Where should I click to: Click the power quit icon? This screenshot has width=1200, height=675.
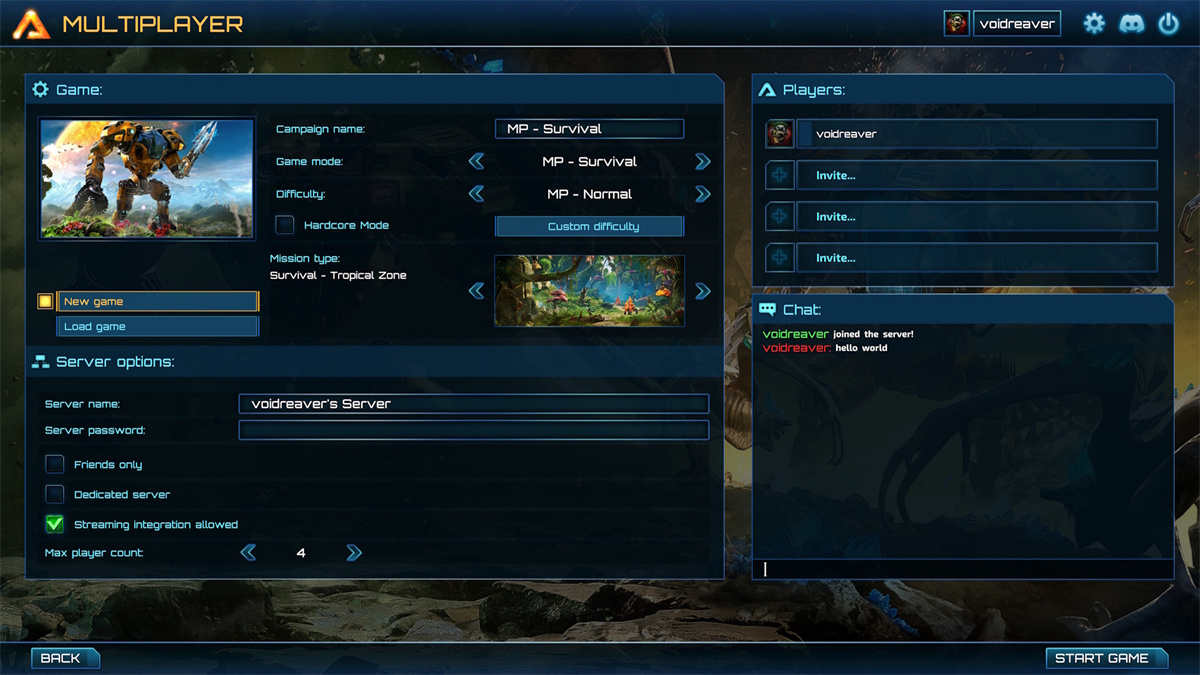[1168, 24]
